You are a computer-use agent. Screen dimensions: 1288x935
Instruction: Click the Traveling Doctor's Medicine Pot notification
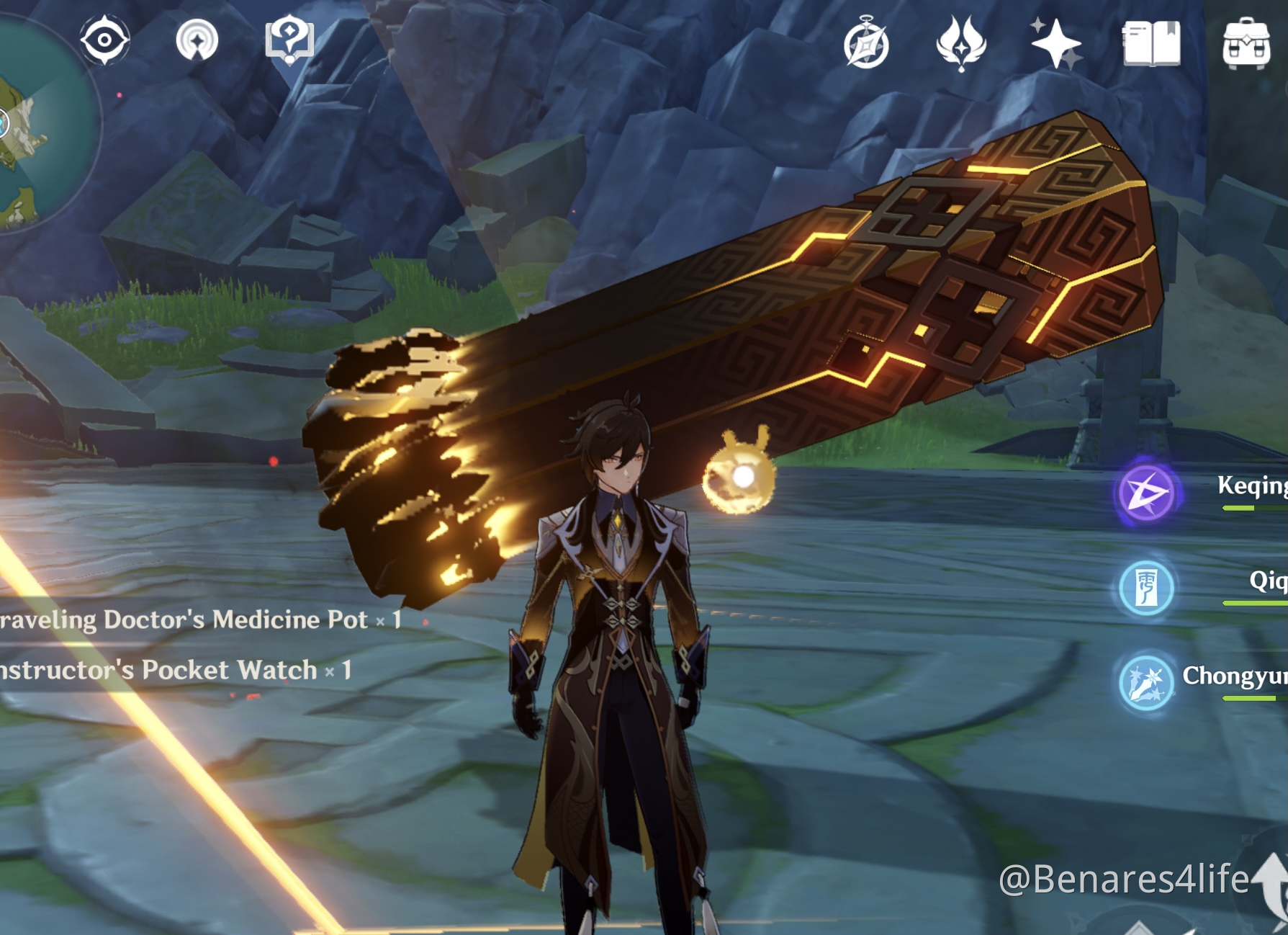tap(194, 618)
